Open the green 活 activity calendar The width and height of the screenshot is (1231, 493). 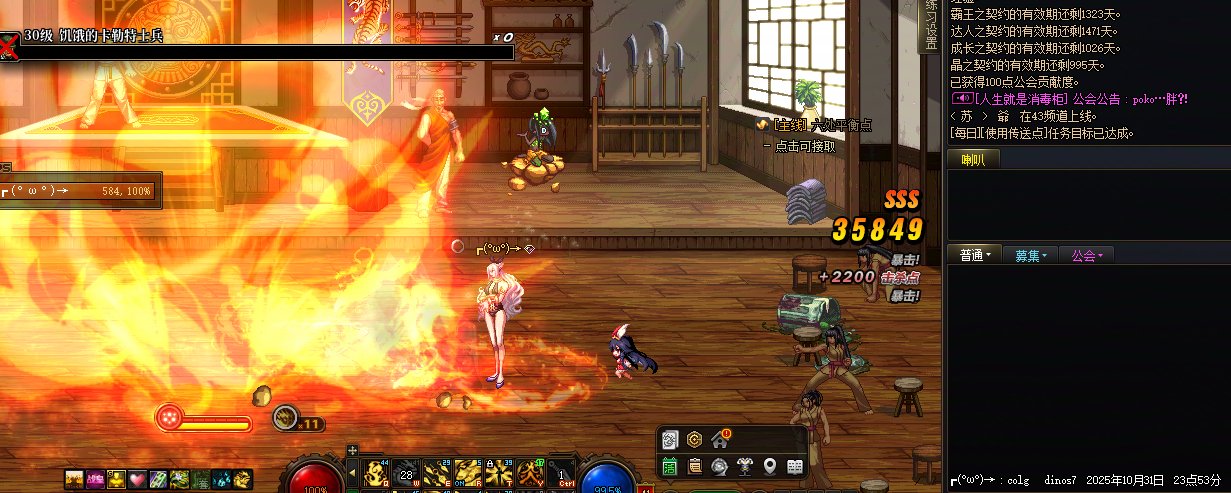pyautogui.click(x=670, y=466)
